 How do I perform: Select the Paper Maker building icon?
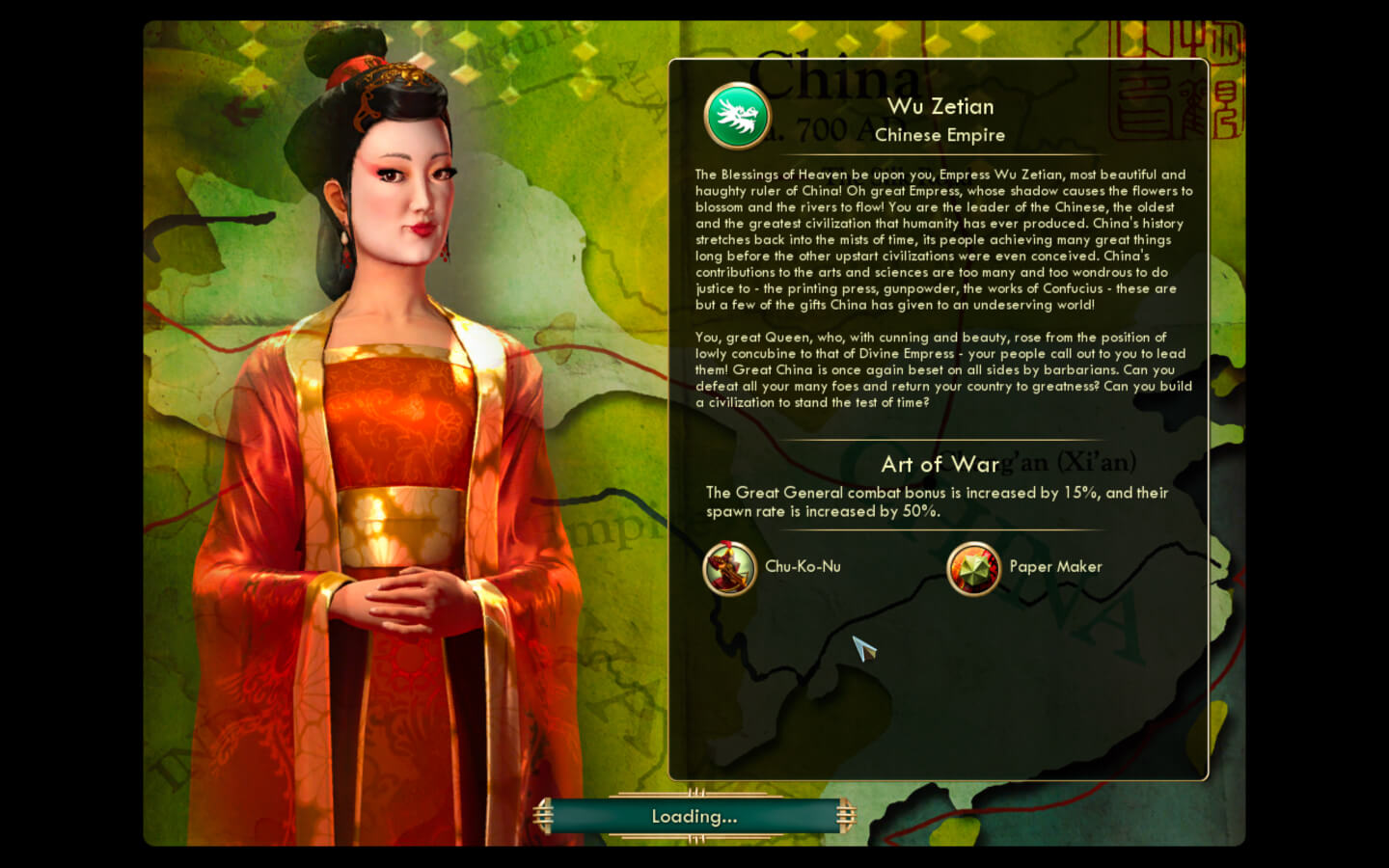[973, 568]
